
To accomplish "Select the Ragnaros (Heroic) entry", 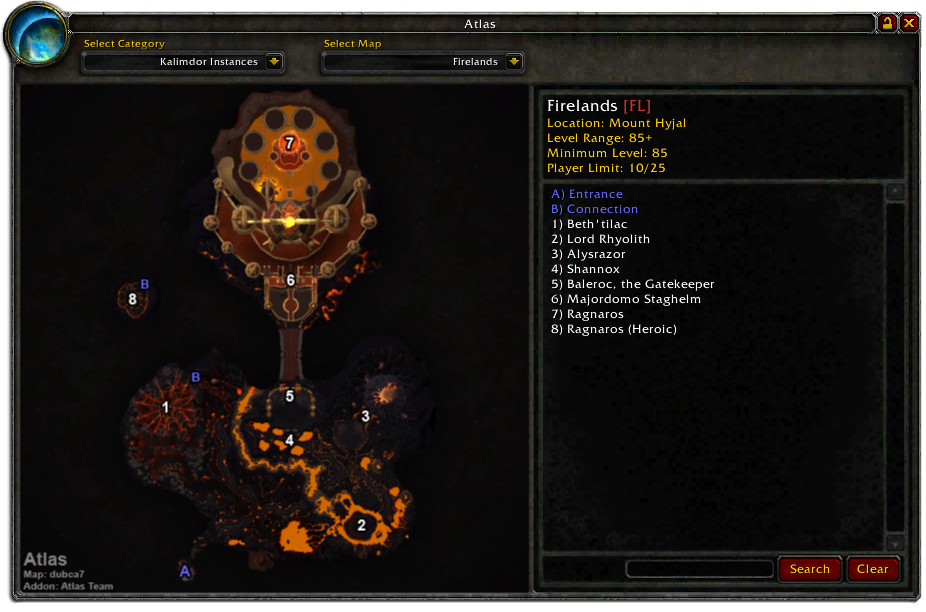I will tap(613, 329).
